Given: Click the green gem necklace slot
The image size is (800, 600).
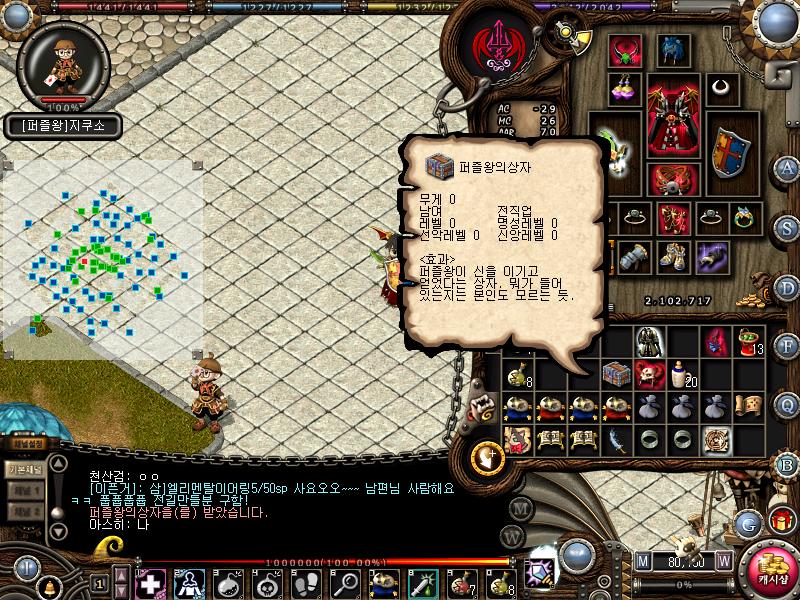Looking at the screenshot, I should click(626, 49).
